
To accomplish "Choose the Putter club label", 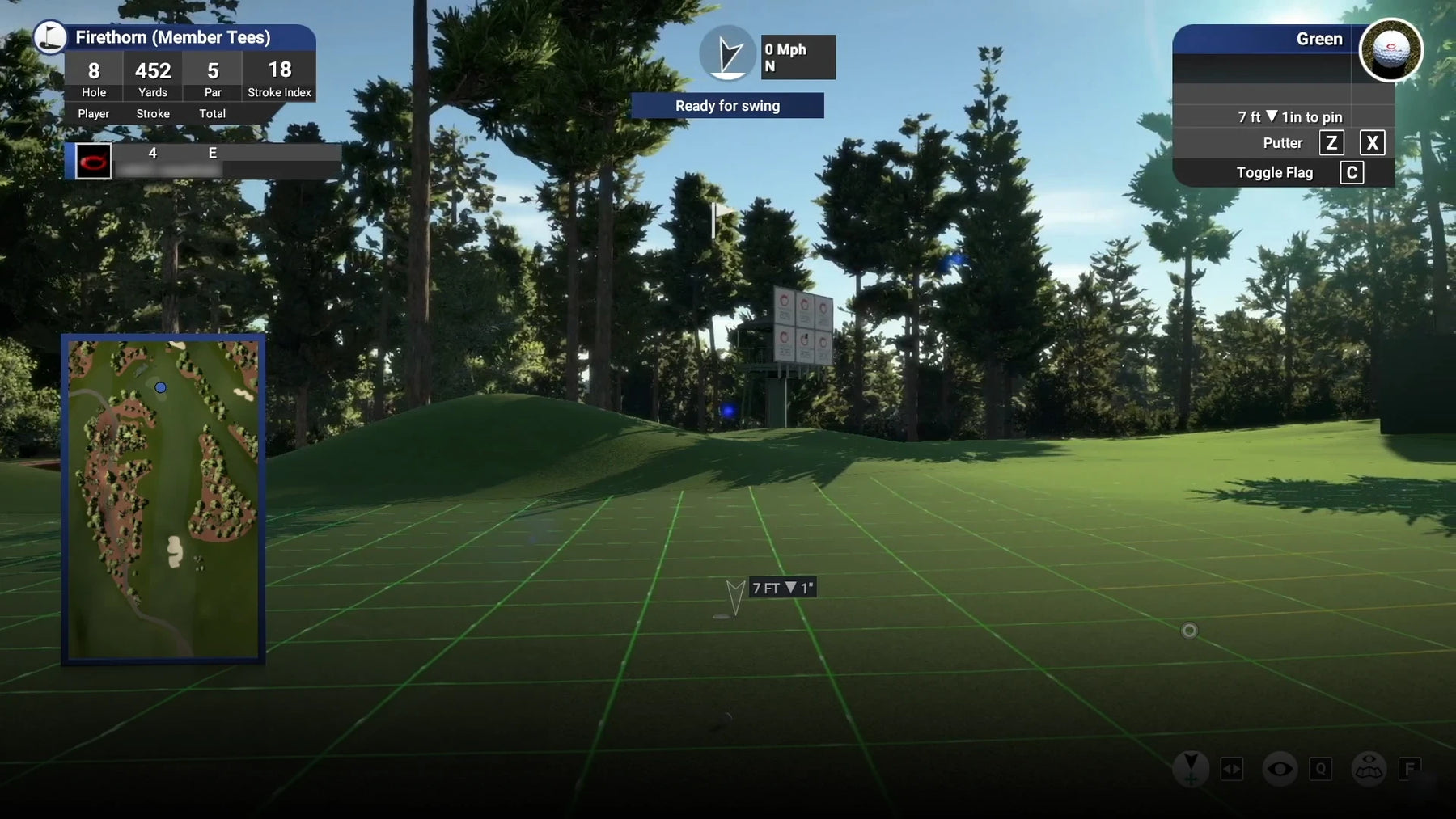I will coord(1282,143).
